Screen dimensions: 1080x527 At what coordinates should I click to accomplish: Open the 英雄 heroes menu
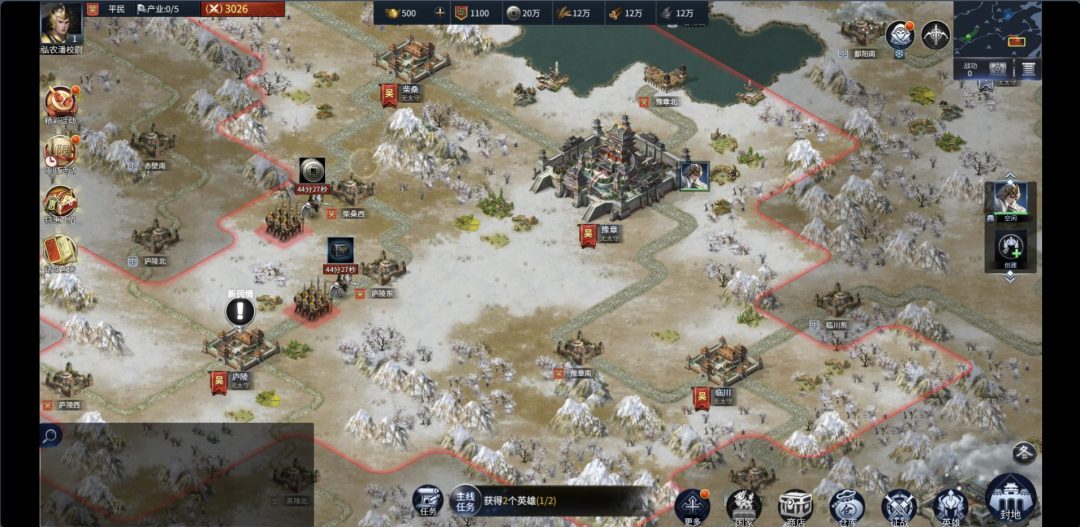(x=950, y=505)
